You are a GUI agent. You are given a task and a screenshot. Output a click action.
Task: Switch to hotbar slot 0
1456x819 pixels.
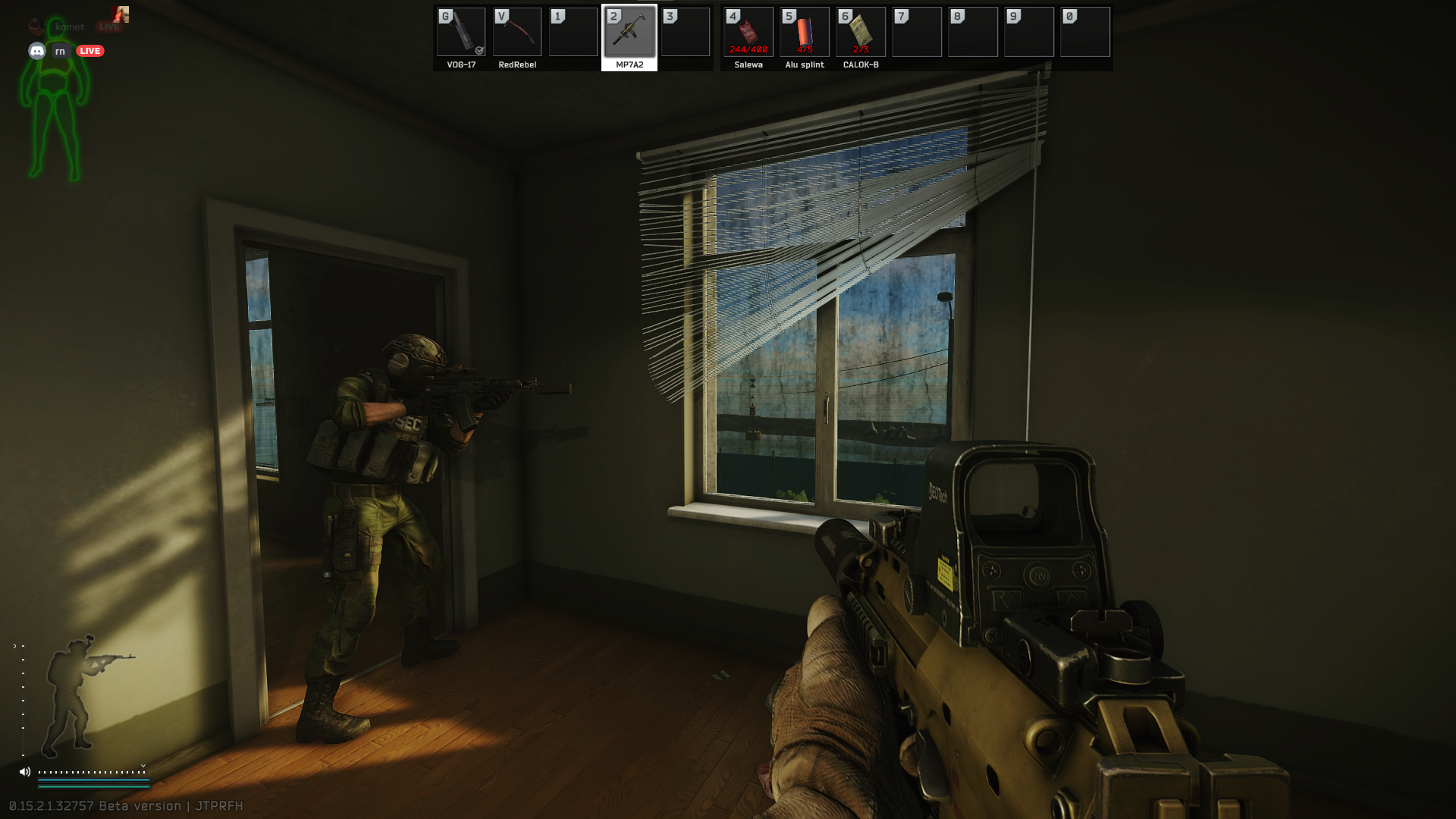pos(1085,32)
